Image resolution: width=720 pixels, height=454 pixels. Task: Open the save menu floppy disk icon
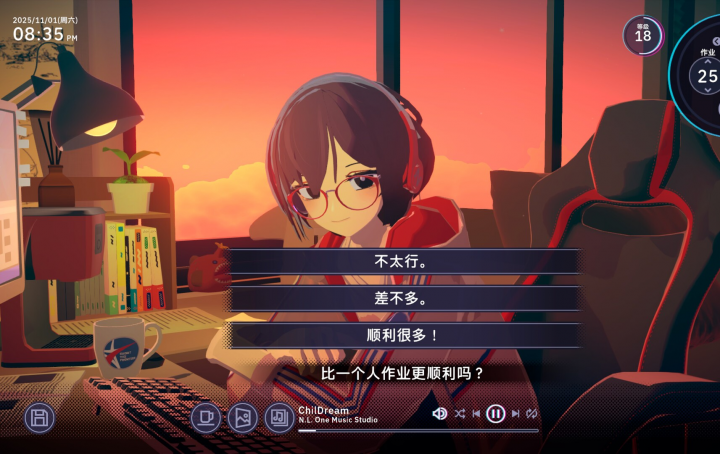[x=39, y=417]
